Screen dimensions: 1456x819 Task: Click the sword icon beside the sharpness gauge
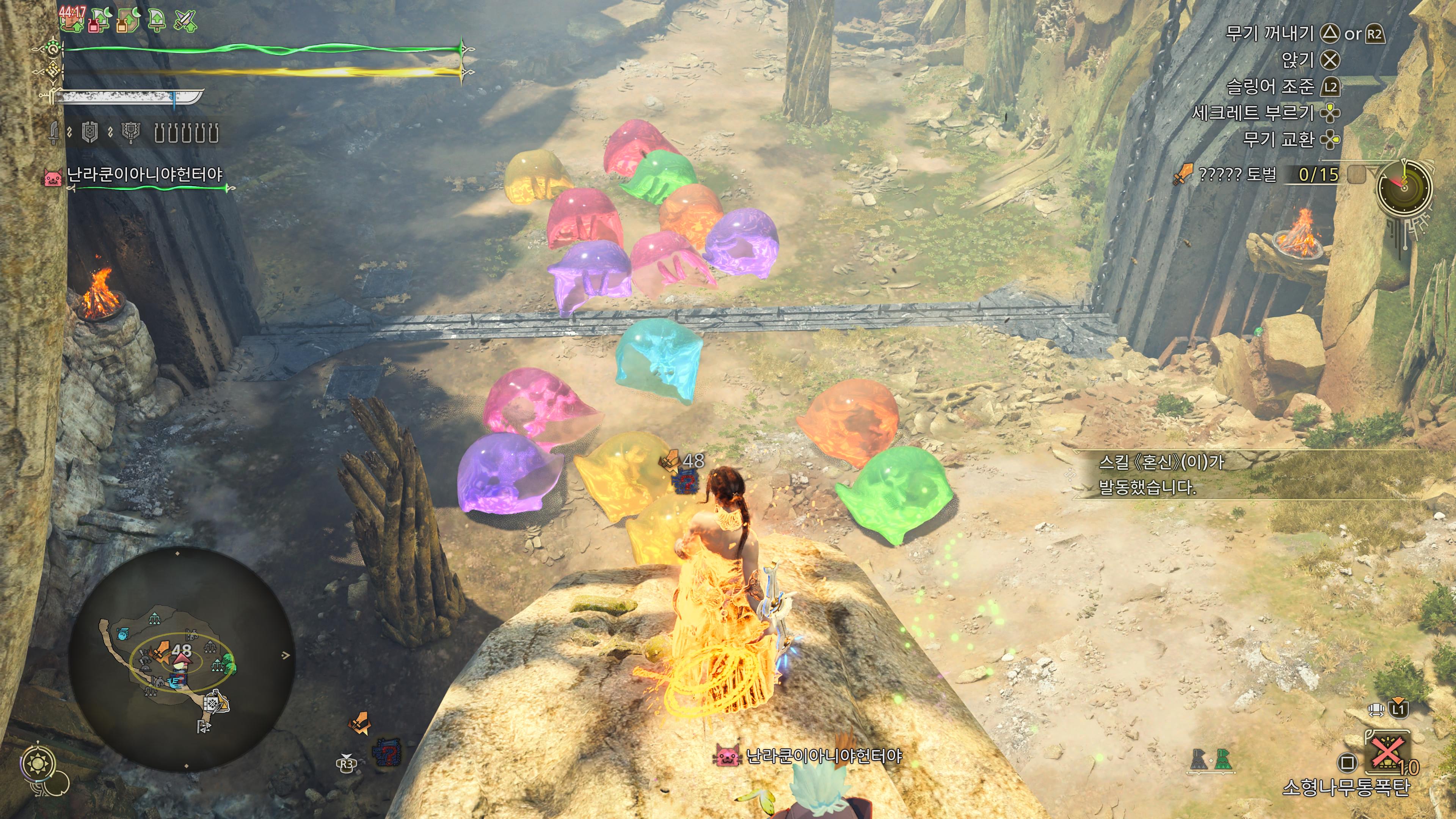(x=54, y=133)
